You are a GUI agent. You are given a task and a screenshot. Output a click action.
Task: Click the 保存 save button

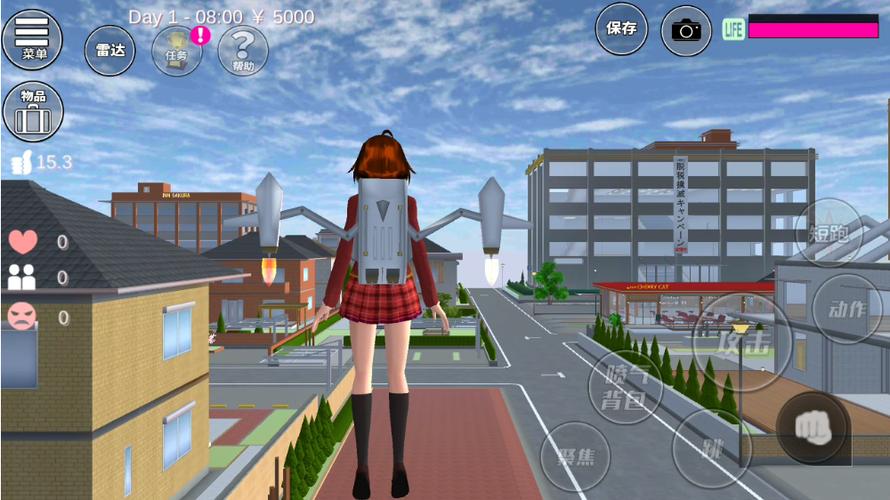pos(621,29)
